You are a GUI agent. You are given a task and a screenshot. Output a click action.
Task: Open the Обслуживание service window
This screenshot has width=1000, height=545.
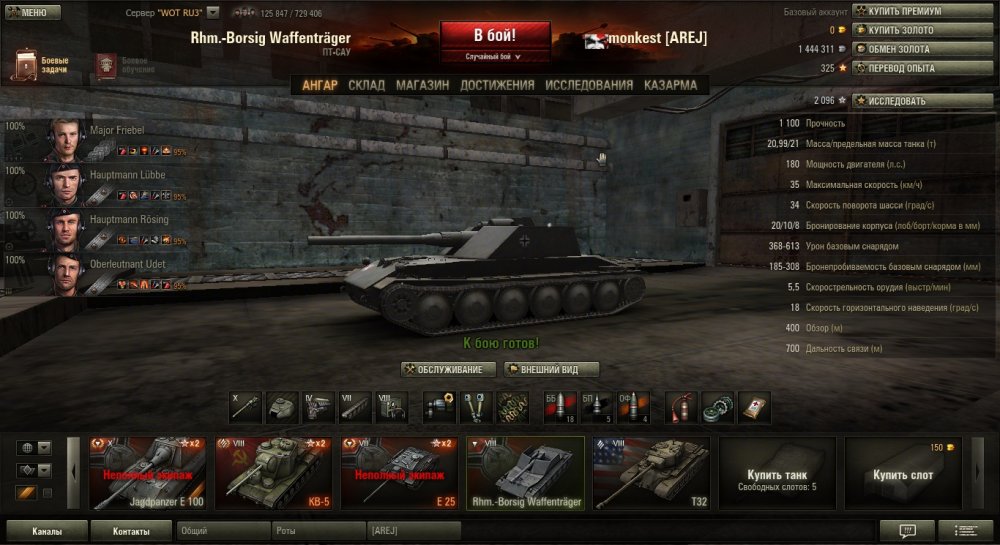pos(449,370)
